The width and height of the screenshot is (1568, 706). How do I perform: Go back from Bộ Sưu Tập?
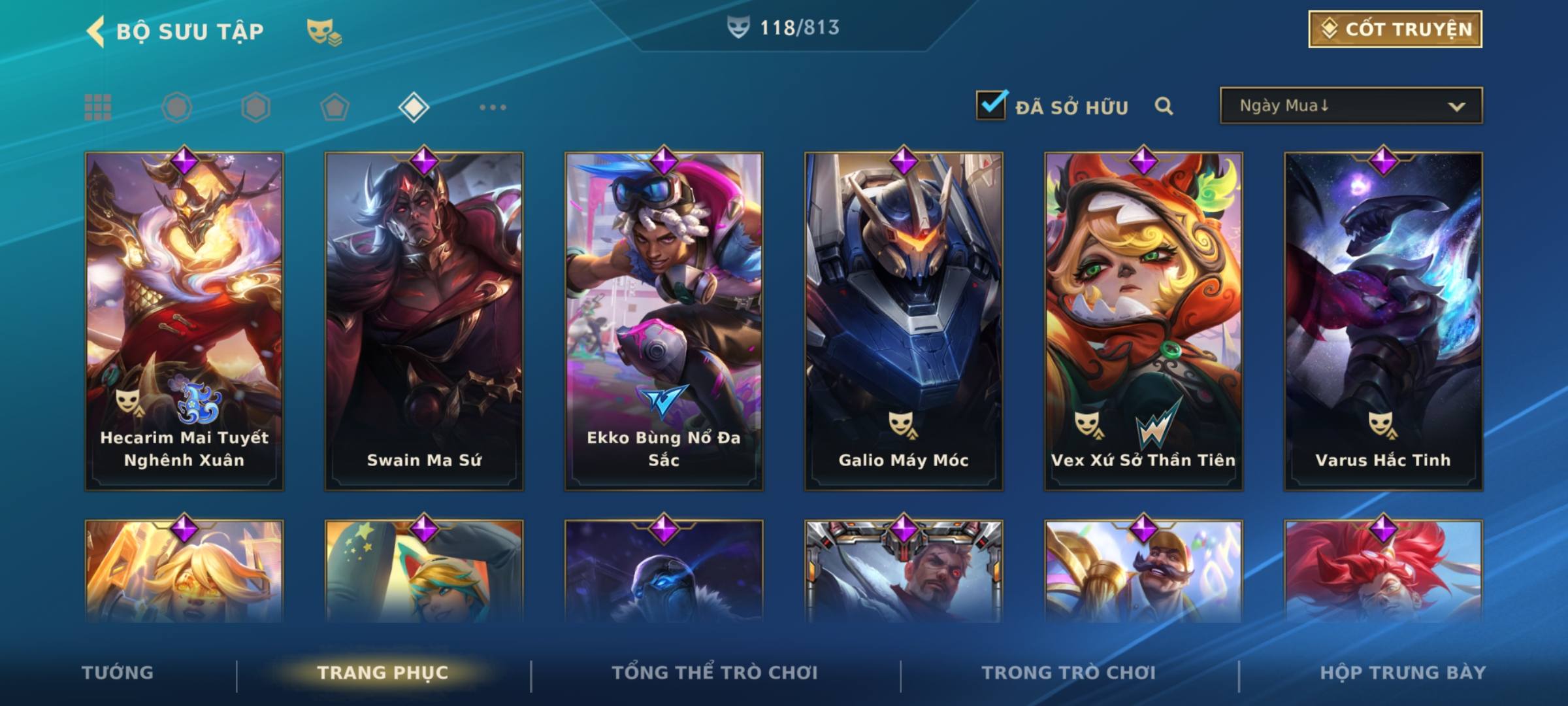(95, 31)
